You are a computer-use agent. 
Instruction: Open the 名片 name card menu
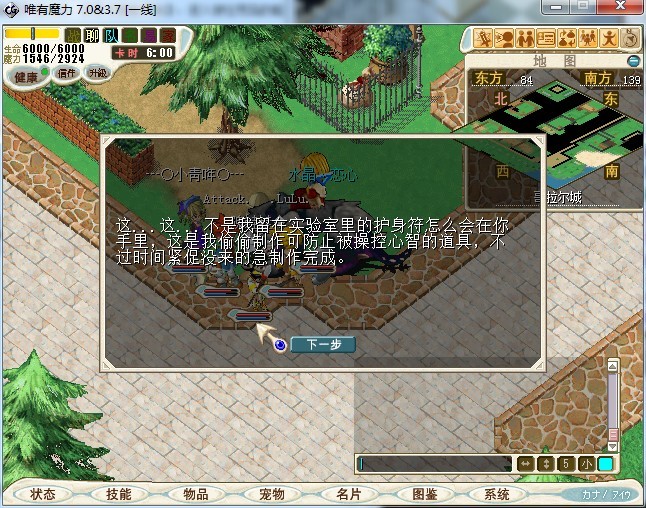tap(347, 494)
